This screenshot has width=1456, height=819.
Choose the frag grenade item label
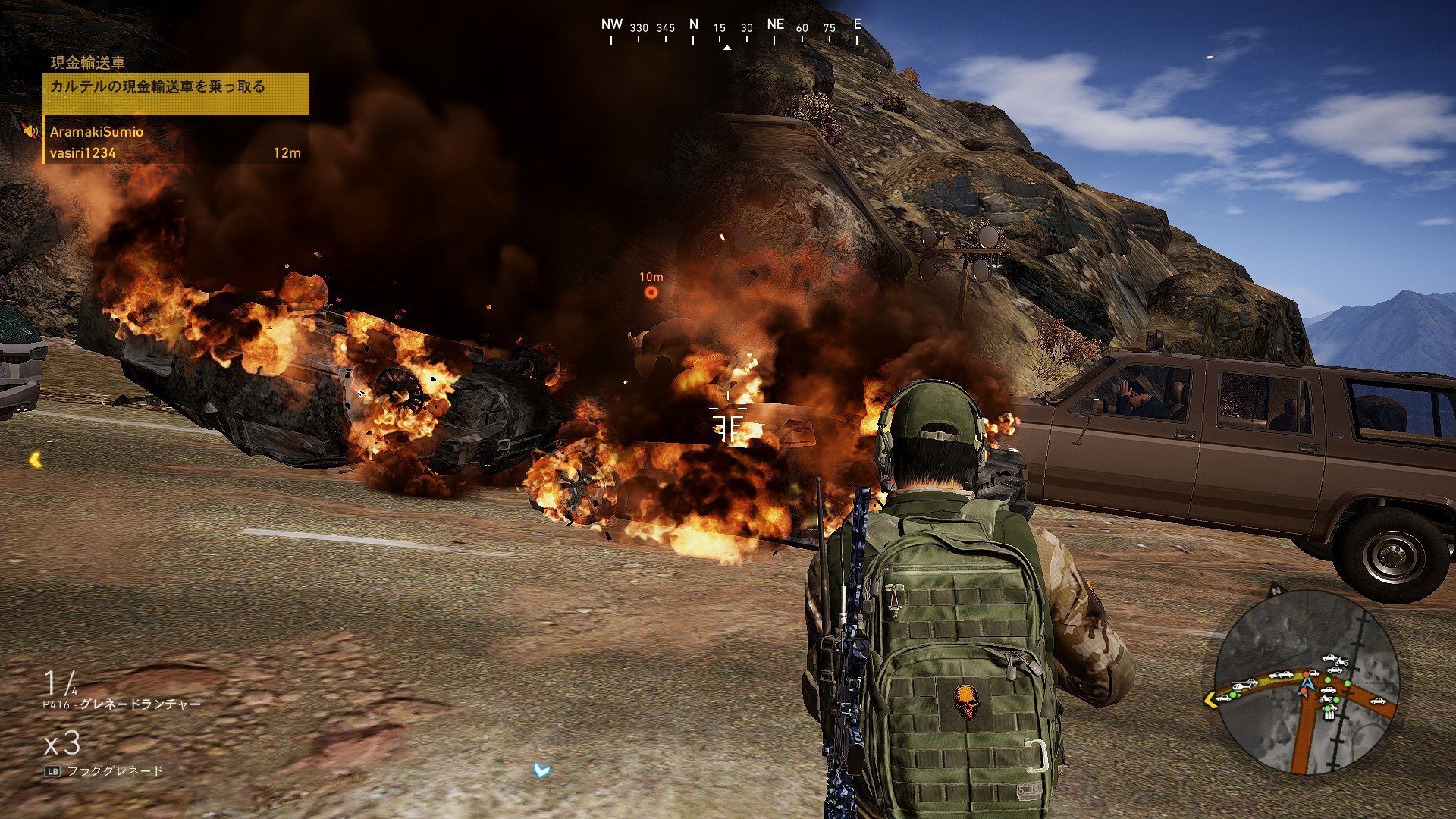pyautogui.click(x=115, y=771)
